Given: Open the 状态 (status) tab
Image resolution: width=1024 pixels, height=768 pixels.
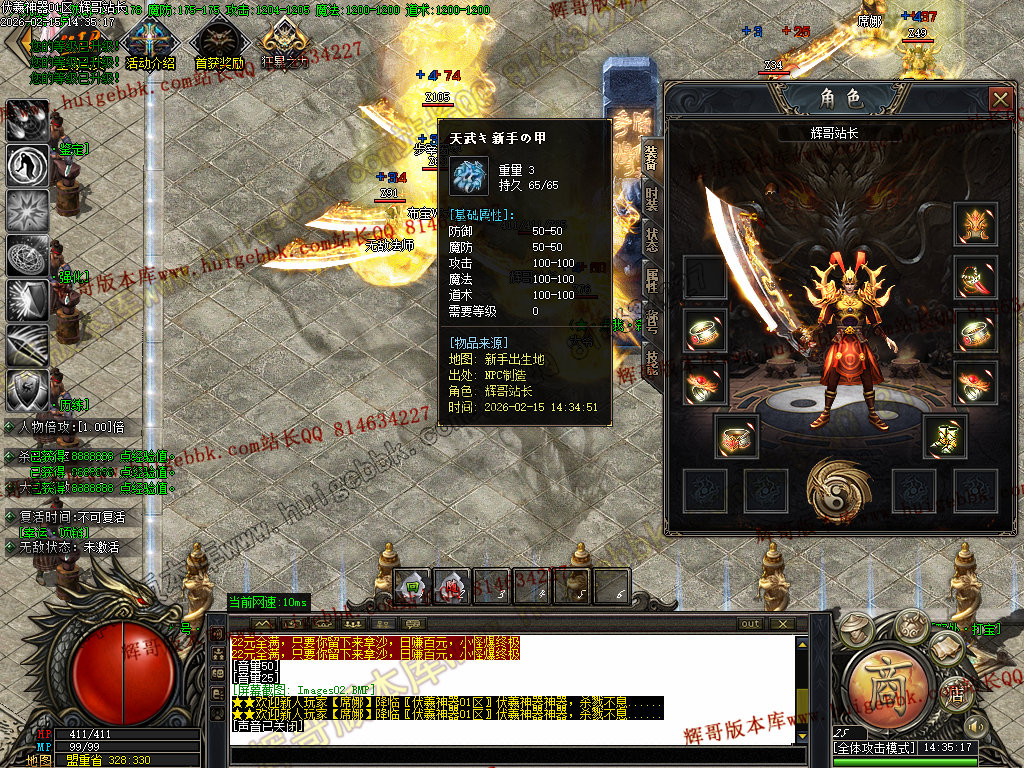Looking at the screenshot, I should pyautogui.click(x=652, y=238).
